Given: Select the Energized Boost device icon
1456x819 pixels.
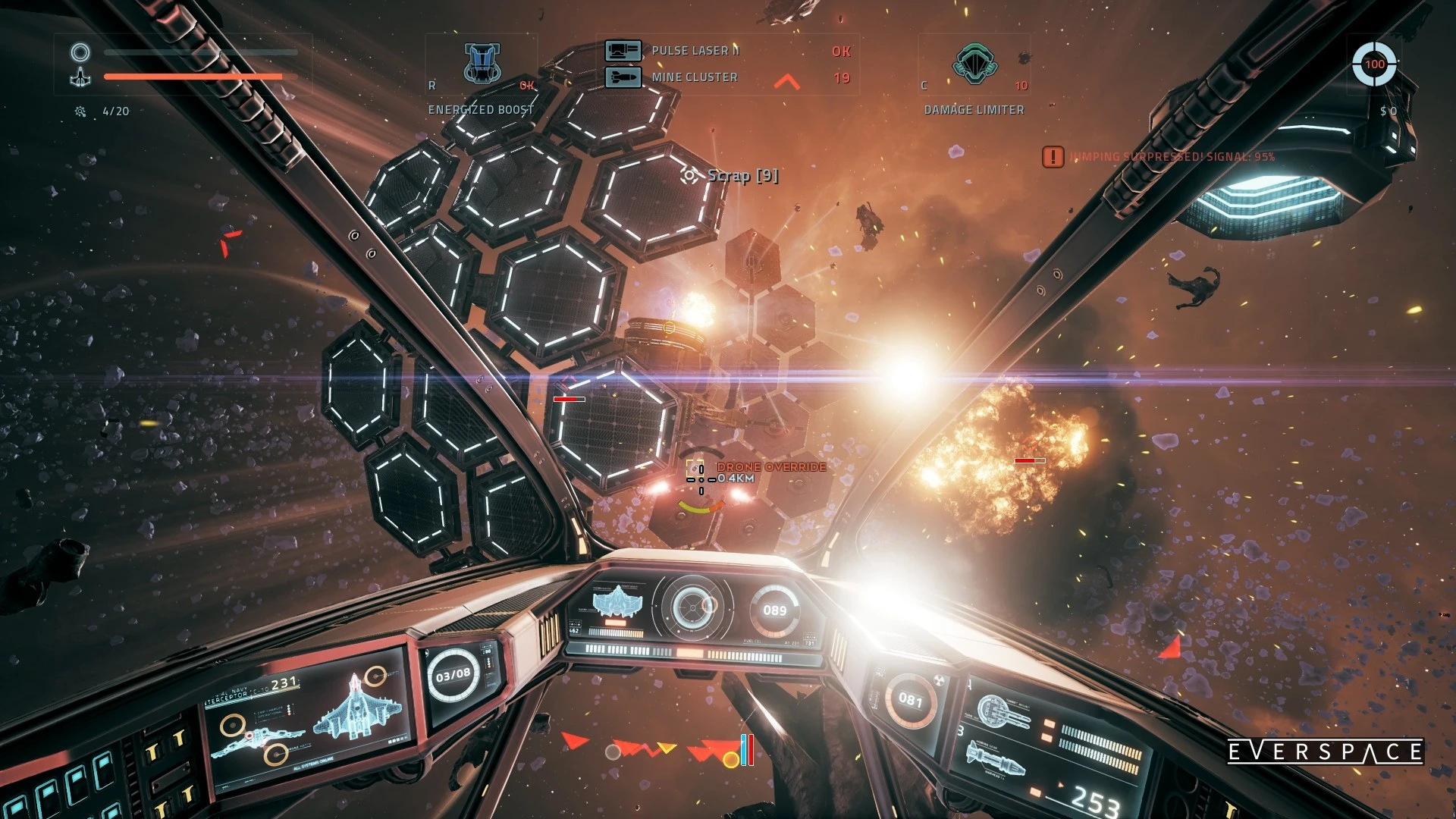Looking at the screenshot, I should (482, 63).
